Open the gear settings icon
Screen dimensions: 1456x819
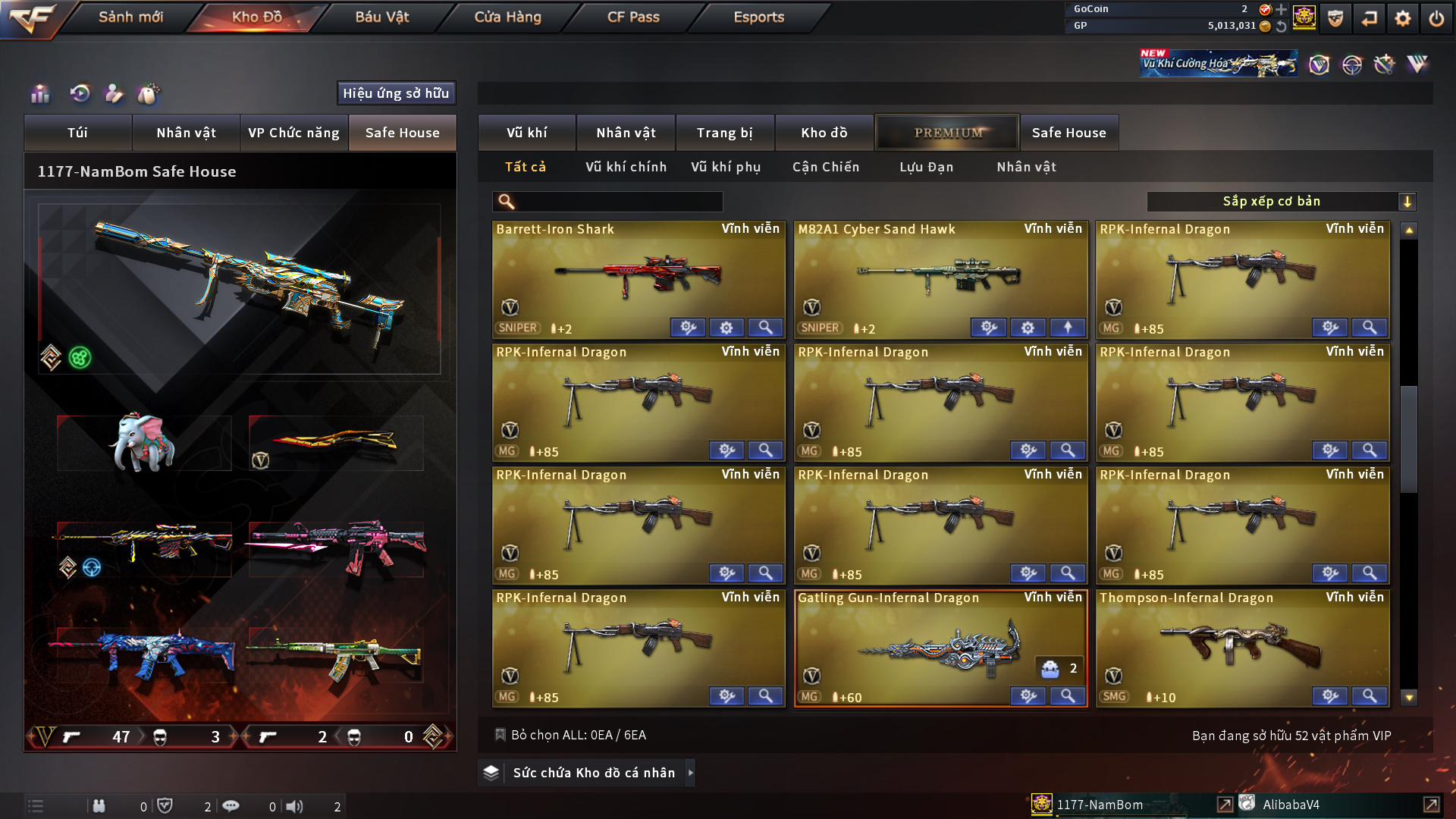(1402, 18)
